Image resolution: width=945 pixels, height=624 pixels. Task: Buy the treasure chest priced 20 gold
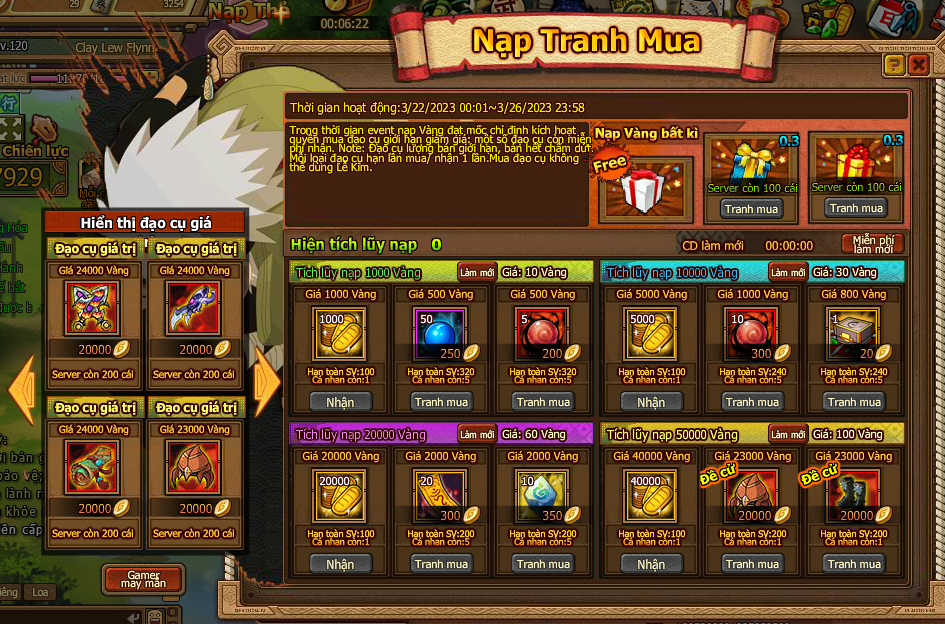click(854, 402)
